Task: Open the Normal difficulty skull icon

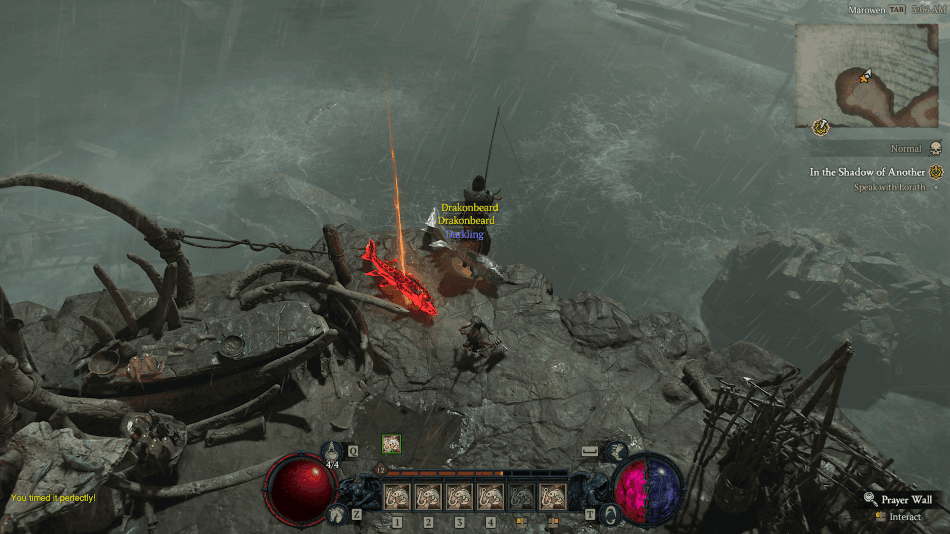Action: coord(936,148)
